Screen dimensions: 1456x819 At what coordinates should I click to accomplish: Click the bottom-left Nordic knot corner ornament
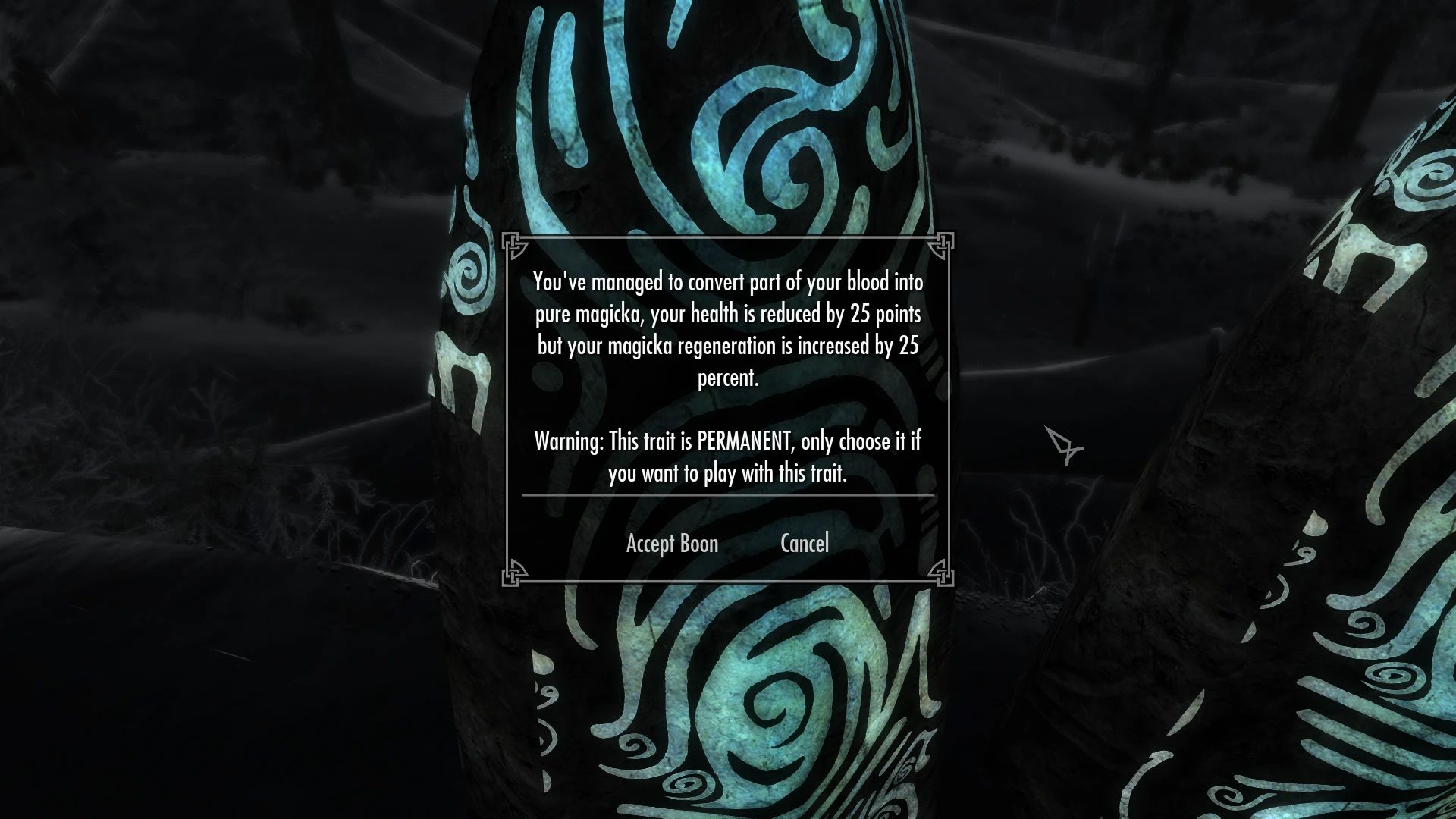click(514, 576)
